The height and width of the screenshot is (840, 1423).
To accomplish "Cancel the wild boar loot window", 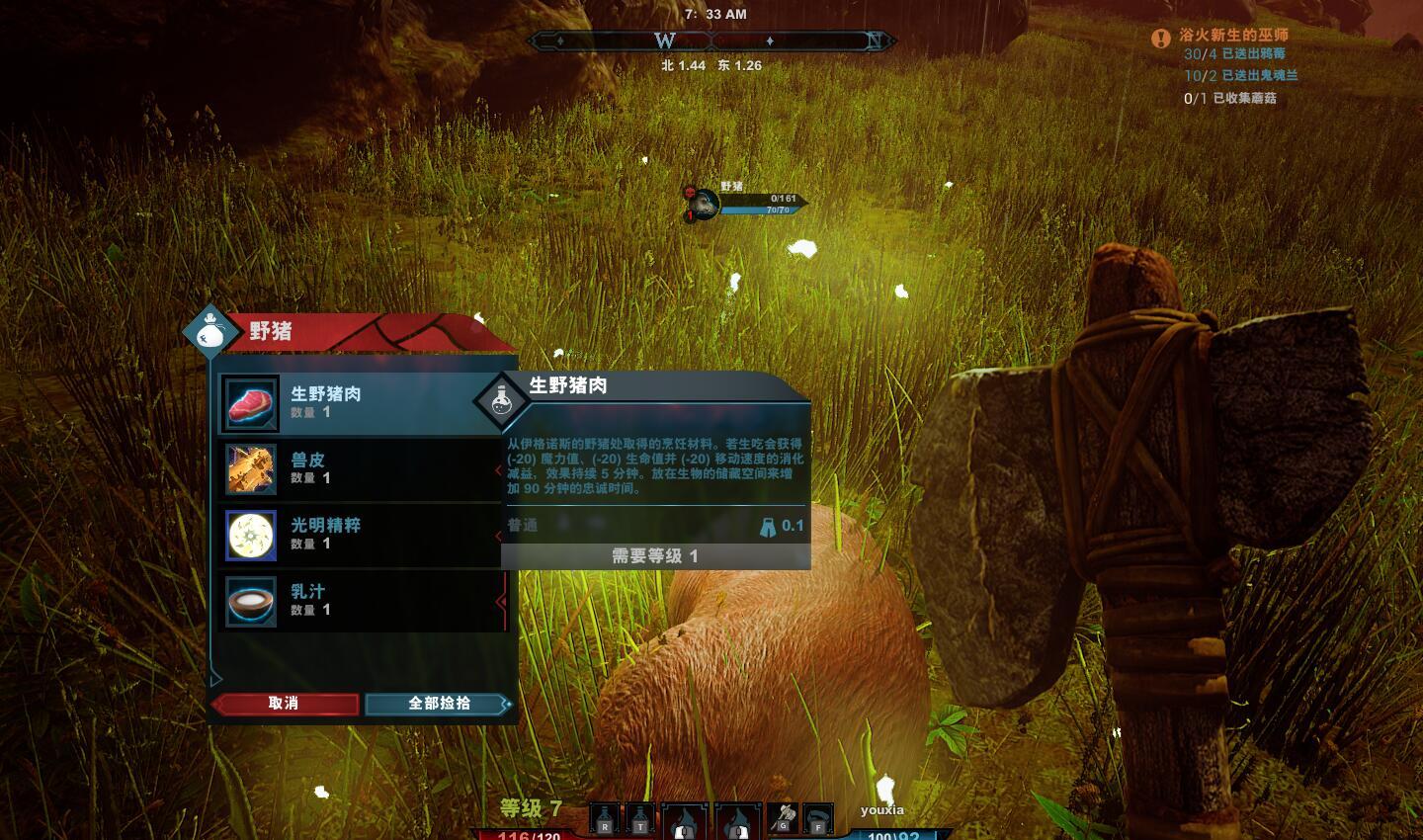I will [284, 703].
